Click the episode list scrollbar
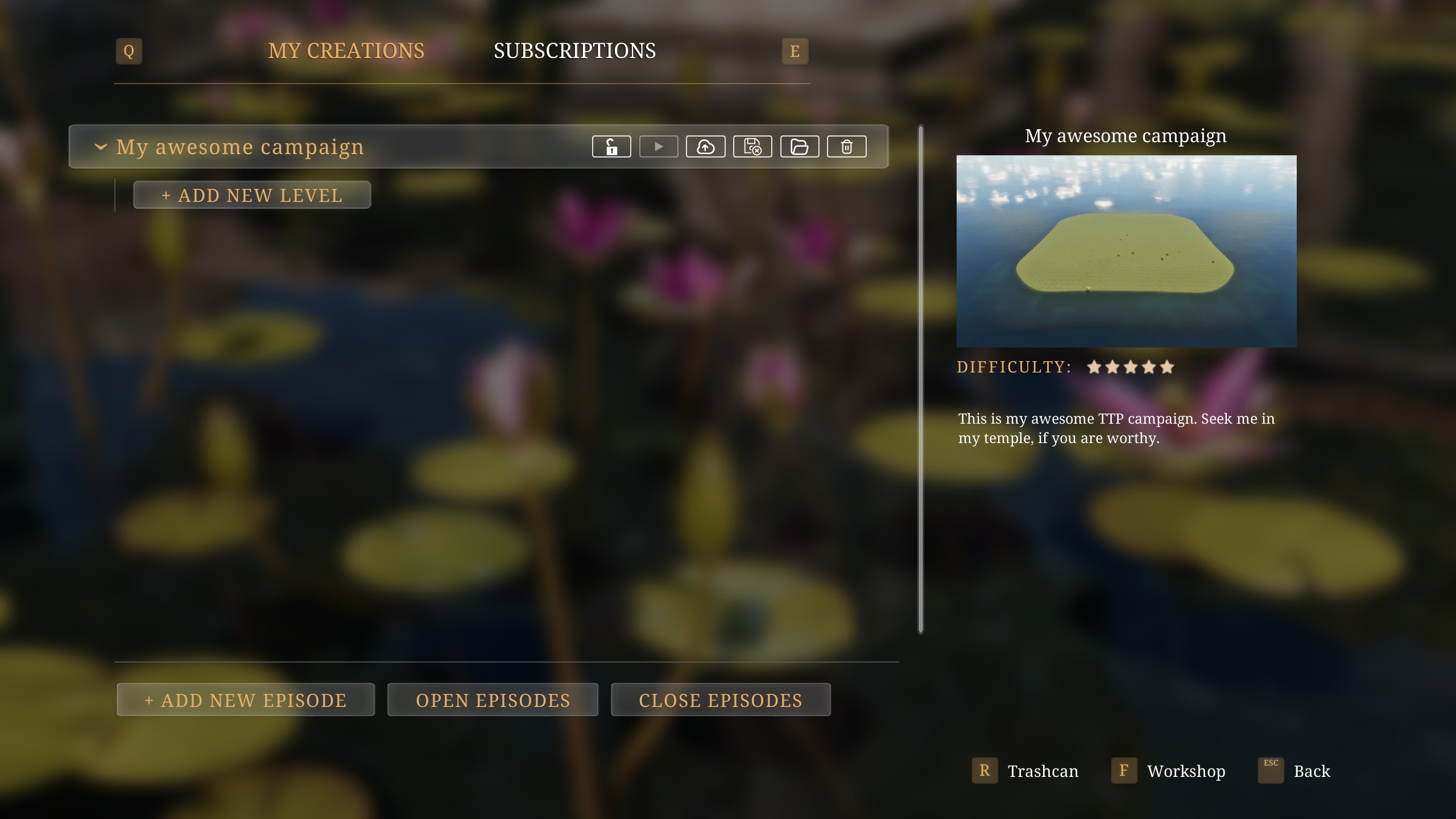Image resolution: width=1456 pixels, height=819 pixels. point(921,379)
